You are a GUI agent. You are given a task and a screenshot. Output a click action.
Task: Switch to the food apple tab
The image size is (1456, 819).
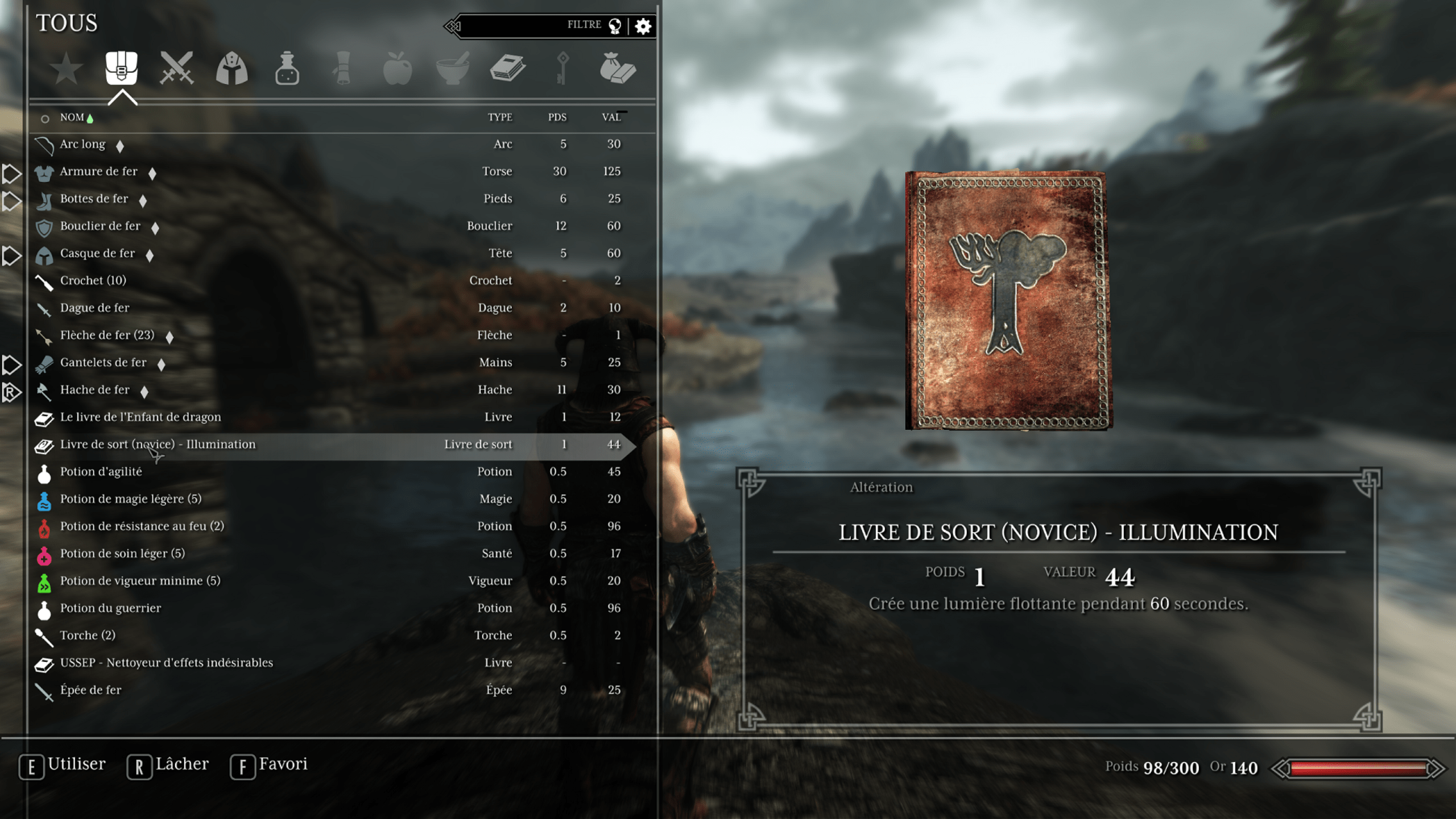pyautogui.click(x=397, y=69)
